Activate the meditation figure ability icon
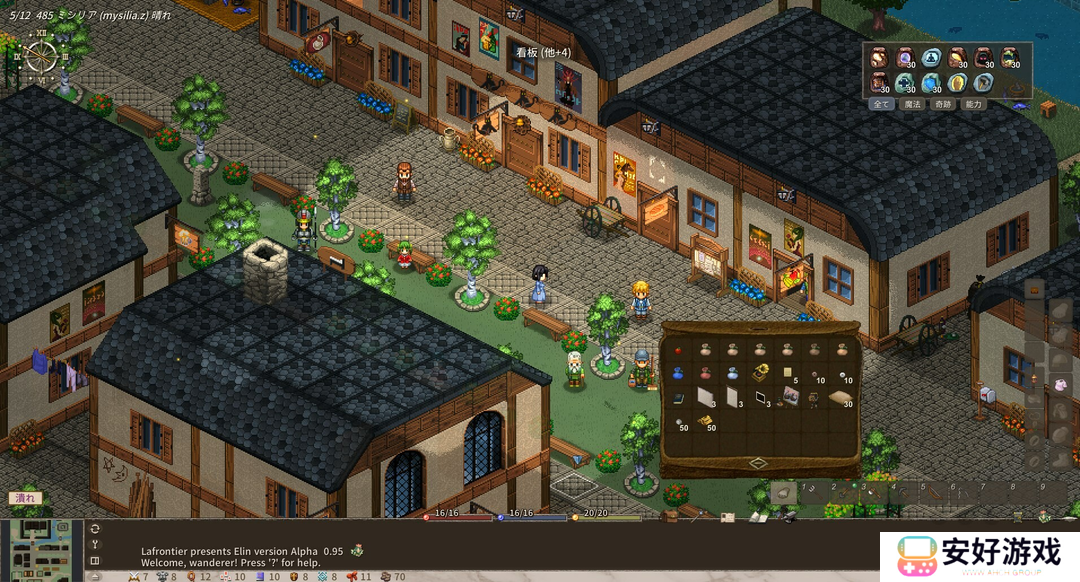1080x582 pixels. coord(931,57)
